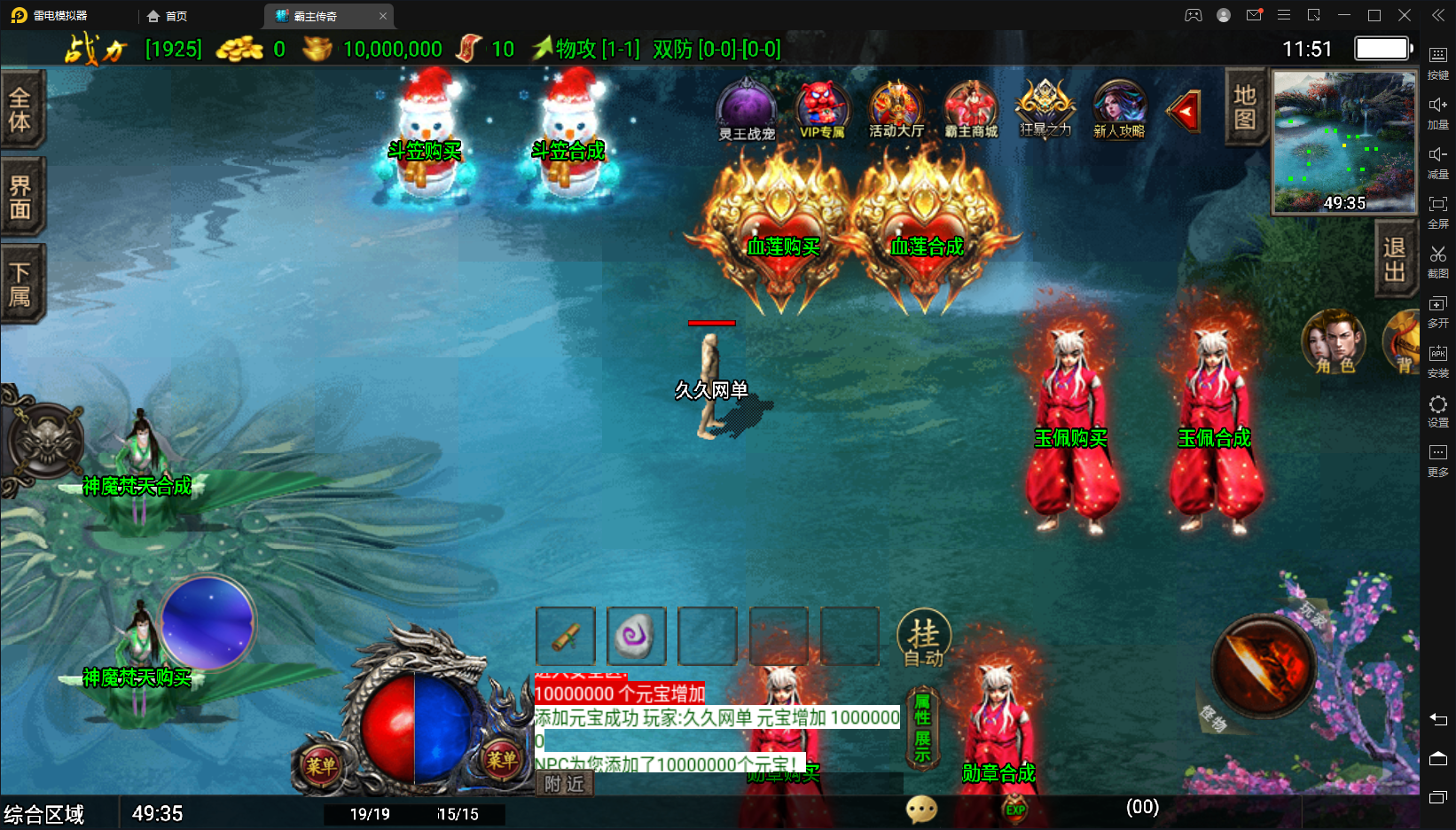
Task: Switch to the 下属 tab
Action: point(20,284)
